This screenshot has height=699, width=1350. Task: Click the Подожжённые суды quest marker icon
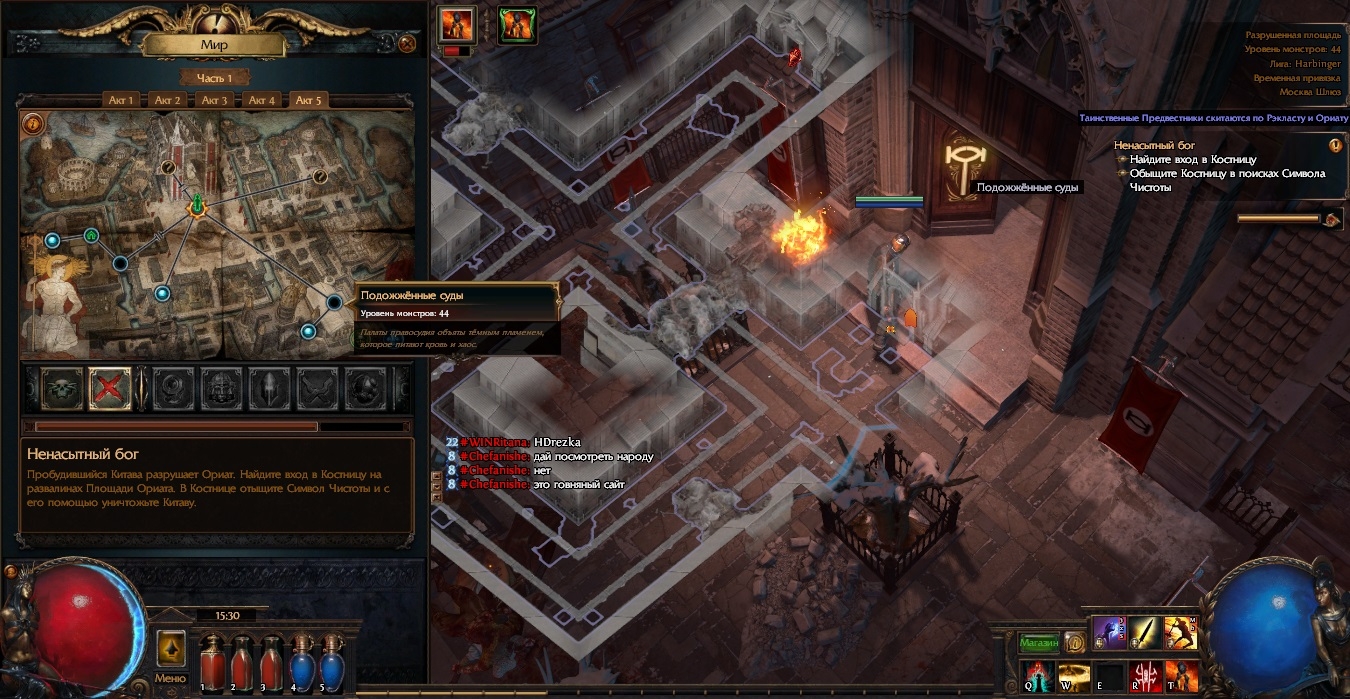coord(962,160)
